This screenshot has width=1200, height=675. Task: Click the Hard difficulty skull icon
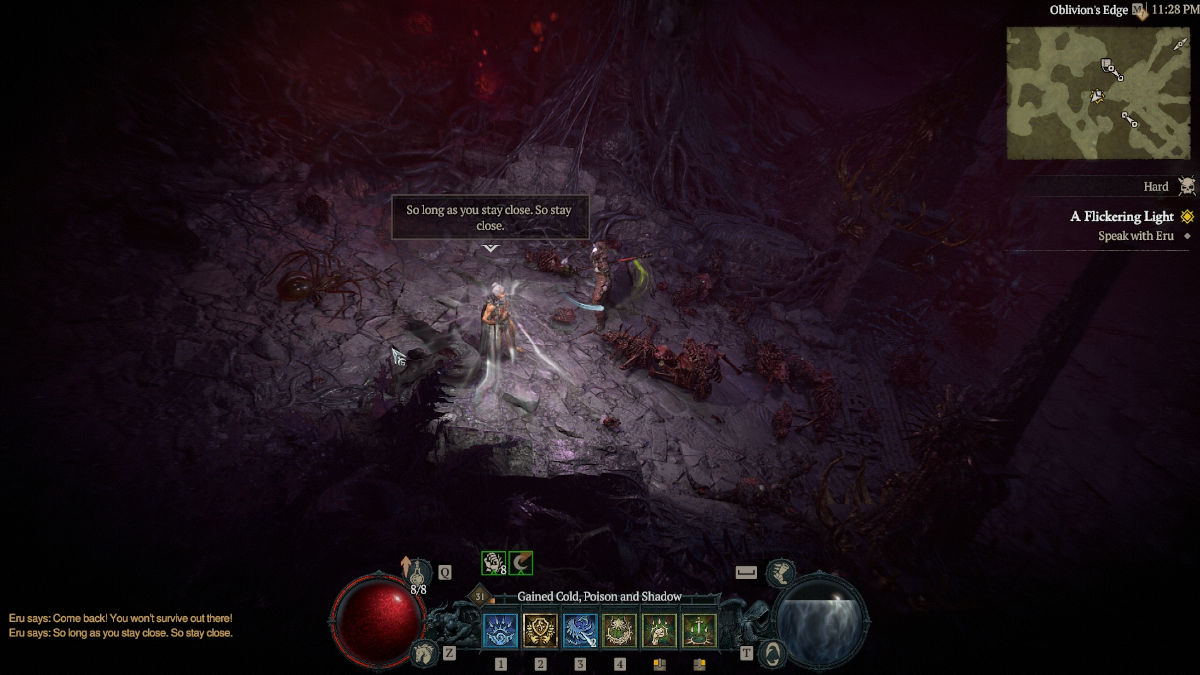1186,187
